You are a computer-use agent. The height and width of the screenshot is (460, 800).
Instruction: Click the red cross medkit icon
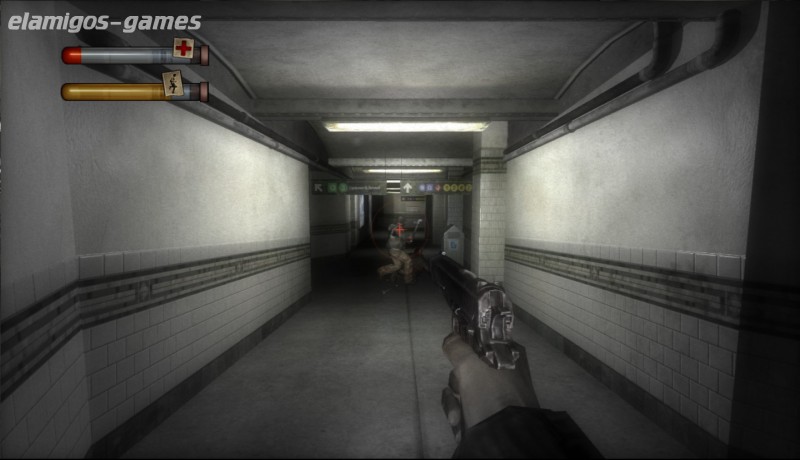coord(183,48)
